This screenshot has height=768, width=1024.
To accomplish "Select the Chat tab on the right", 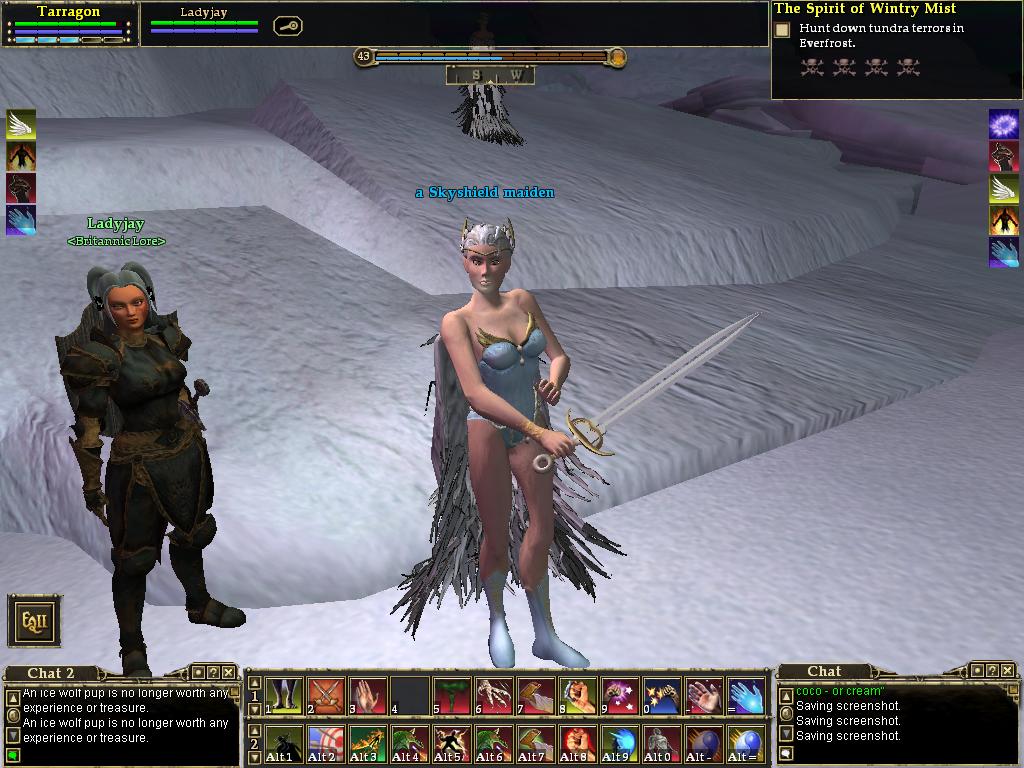I will point(824,671).
